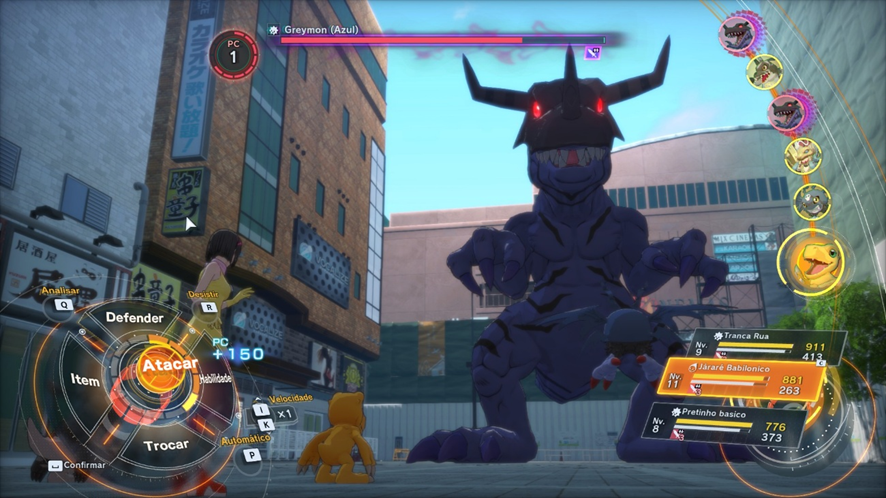This screenshot has height=498, width=886.
Task: Select the Pretinho basico party card
Action: (x=725, y=422)
